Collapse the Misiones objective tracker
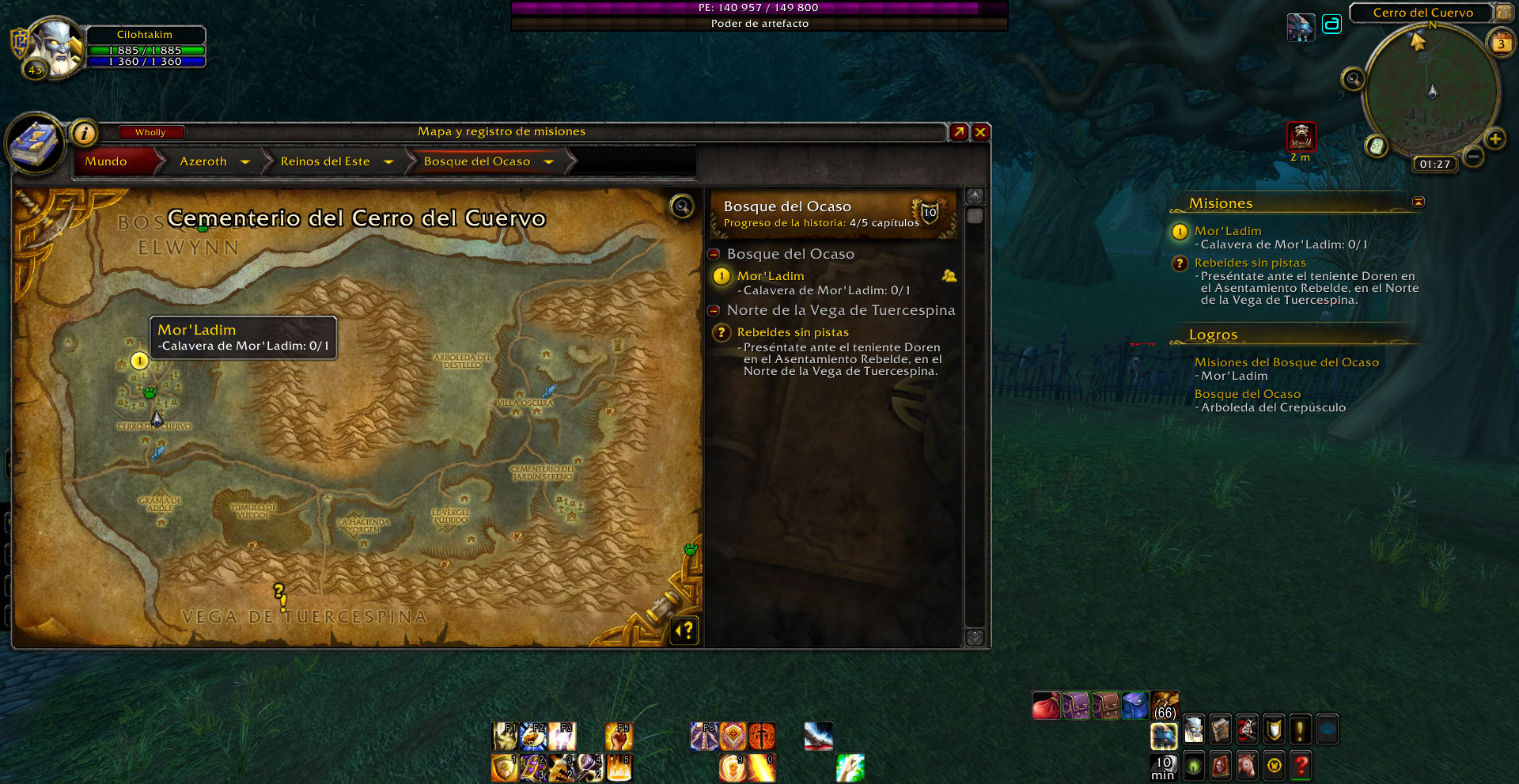The height and width of the screenshot is (784, 1519). tap(1419, 203)
